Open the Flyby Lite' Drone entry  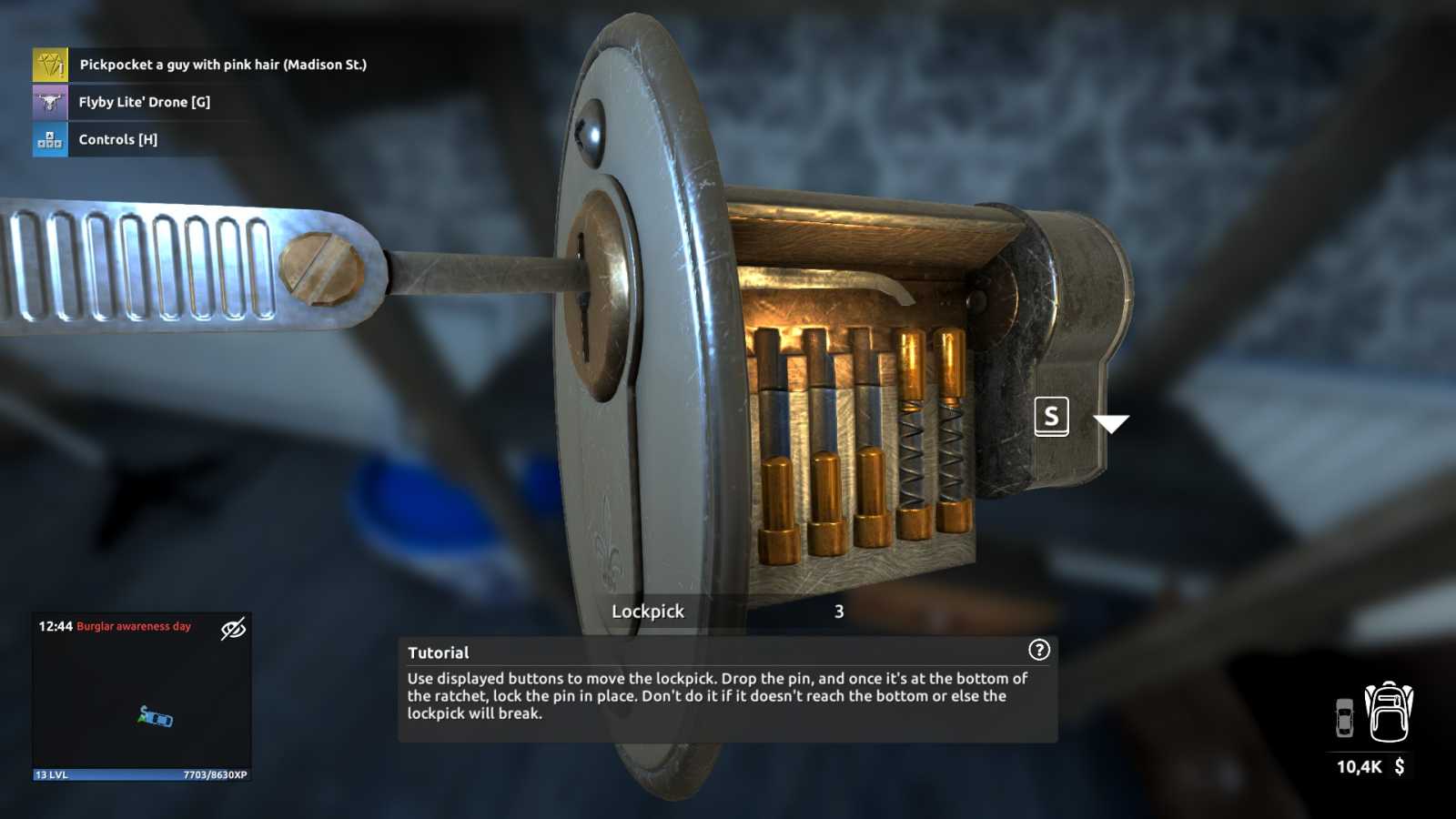(144, 102)
